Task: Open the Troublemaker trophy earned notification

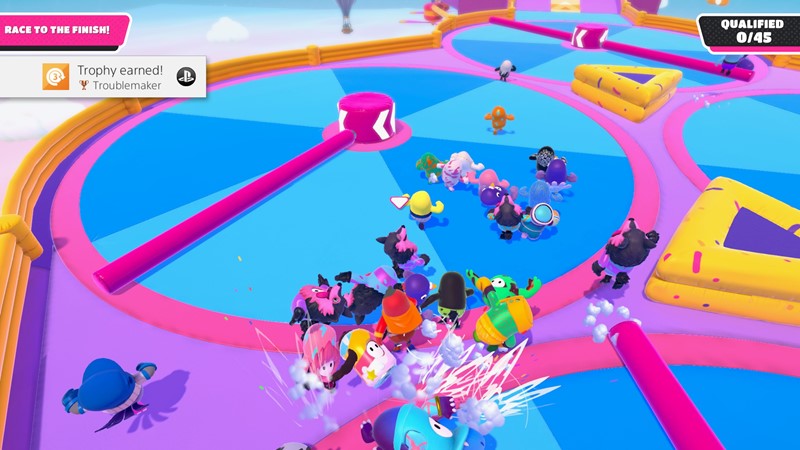Action: (103, 77)
